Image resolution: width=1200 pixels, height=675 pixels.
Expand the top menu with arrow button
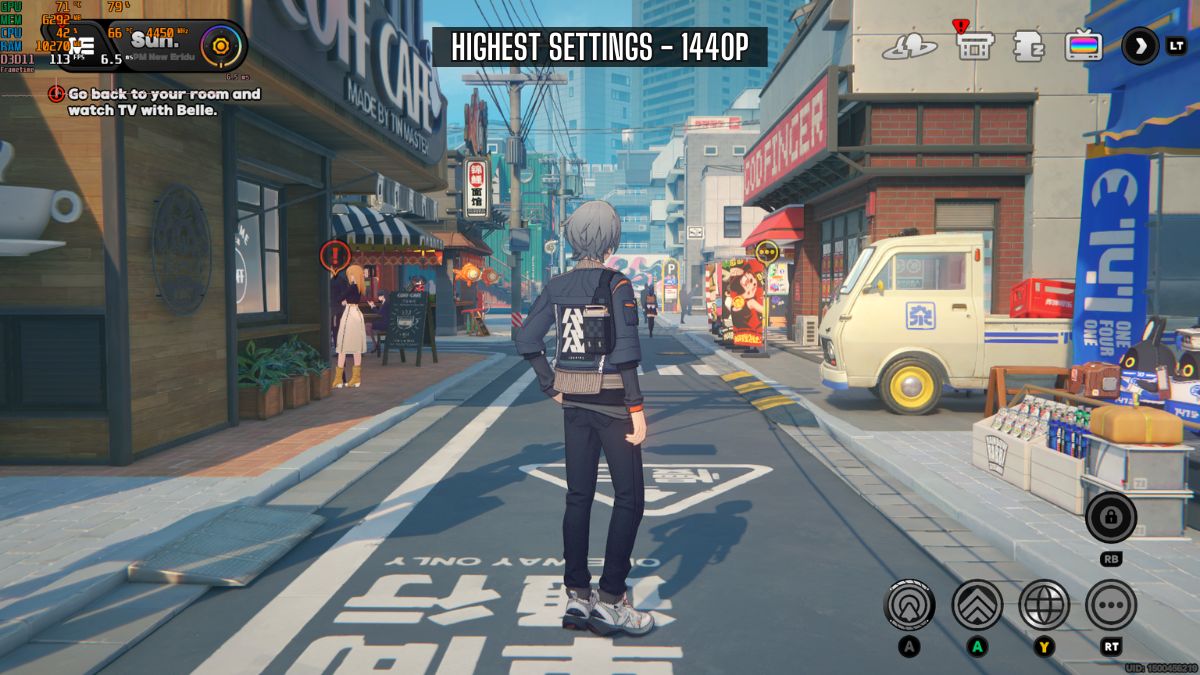(x=1140, y=45)
